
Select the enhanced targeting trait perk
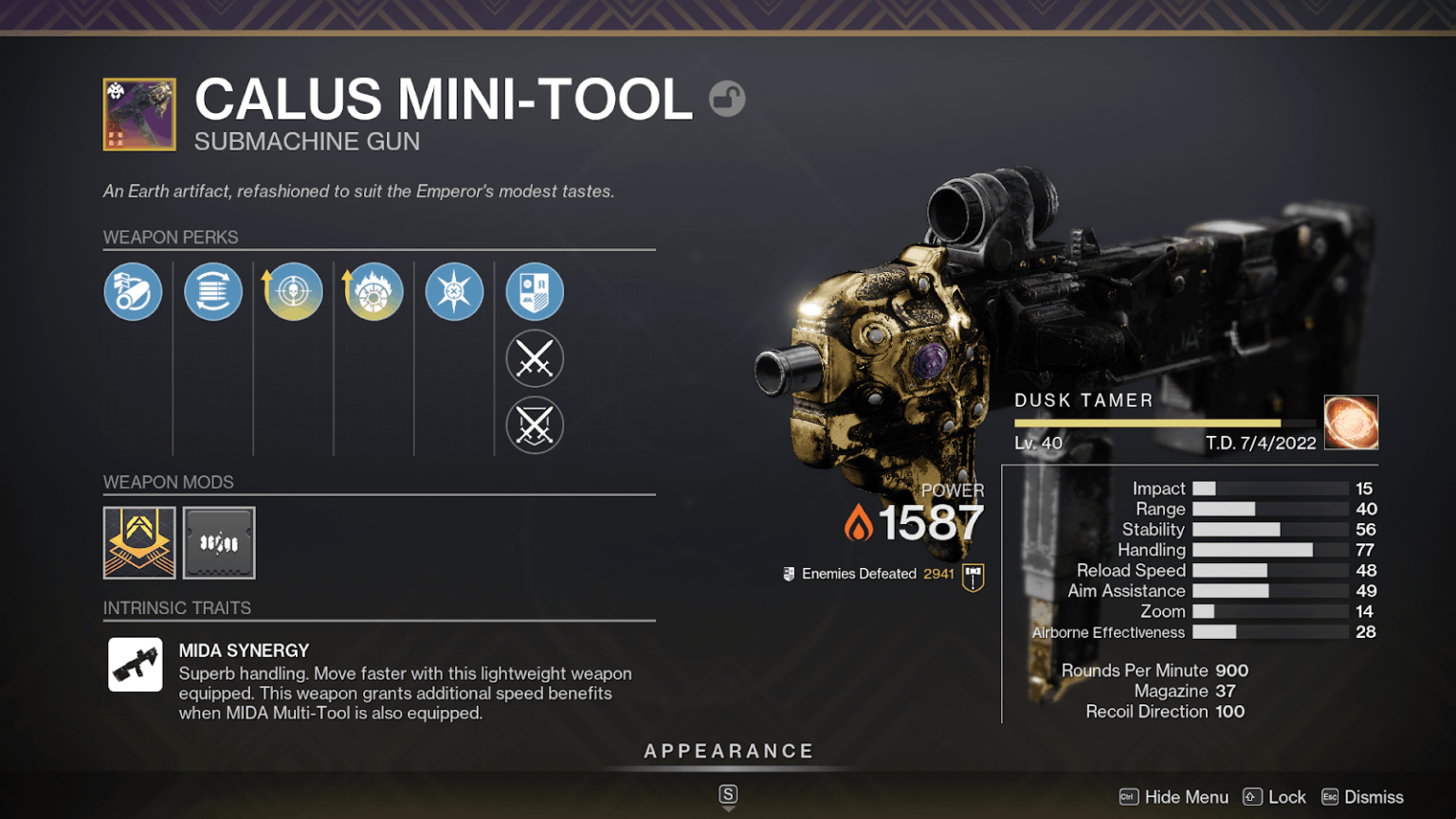[293, 291]
